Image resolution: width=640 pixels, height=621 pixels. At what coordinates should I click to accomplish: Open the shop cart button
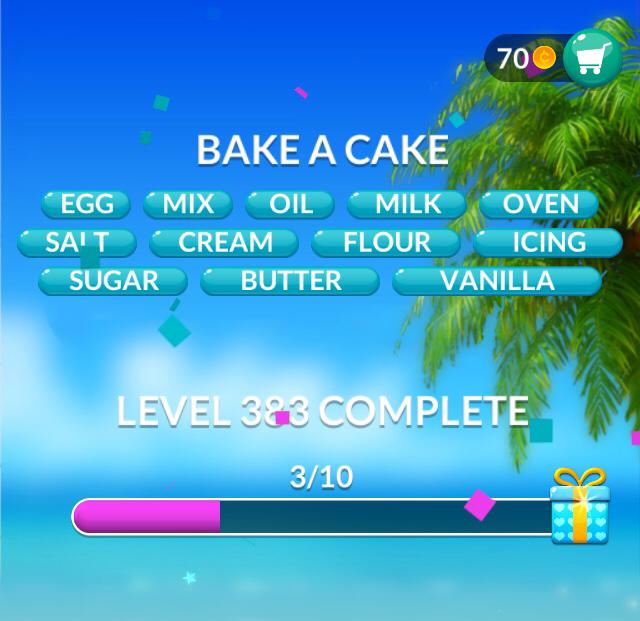[592, 59]
